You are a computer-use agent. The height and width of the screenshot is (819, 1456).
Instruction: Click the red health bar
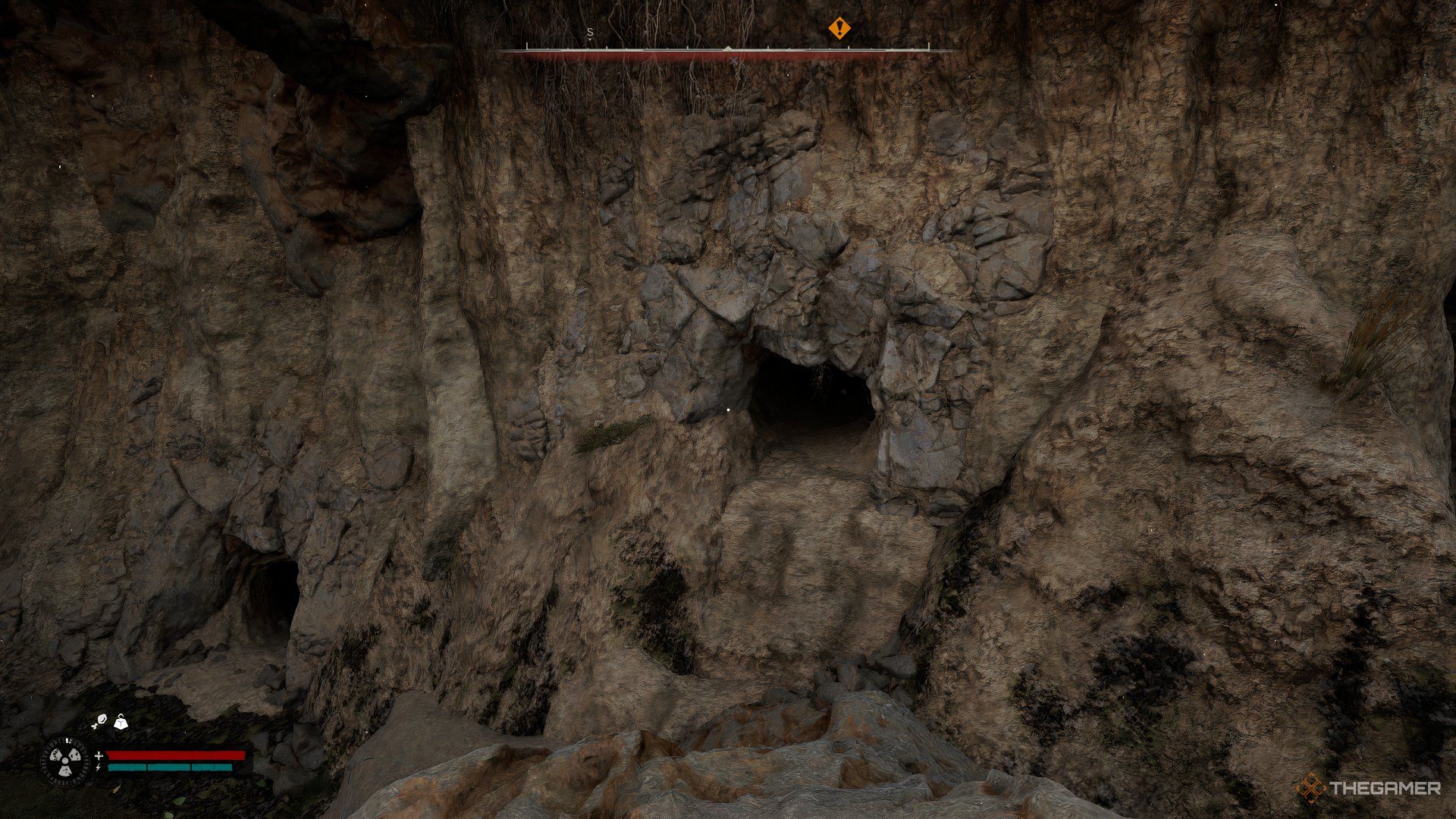(174, 755)
